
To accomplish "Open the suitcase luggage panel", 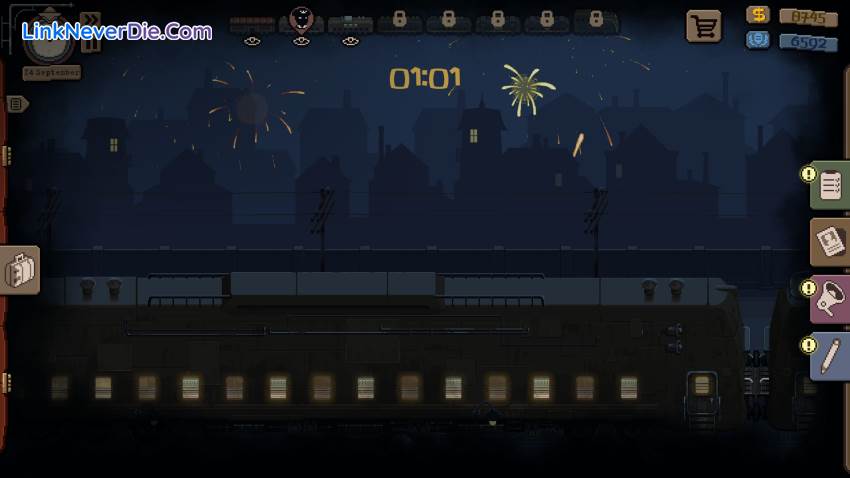I will point(20,270).
